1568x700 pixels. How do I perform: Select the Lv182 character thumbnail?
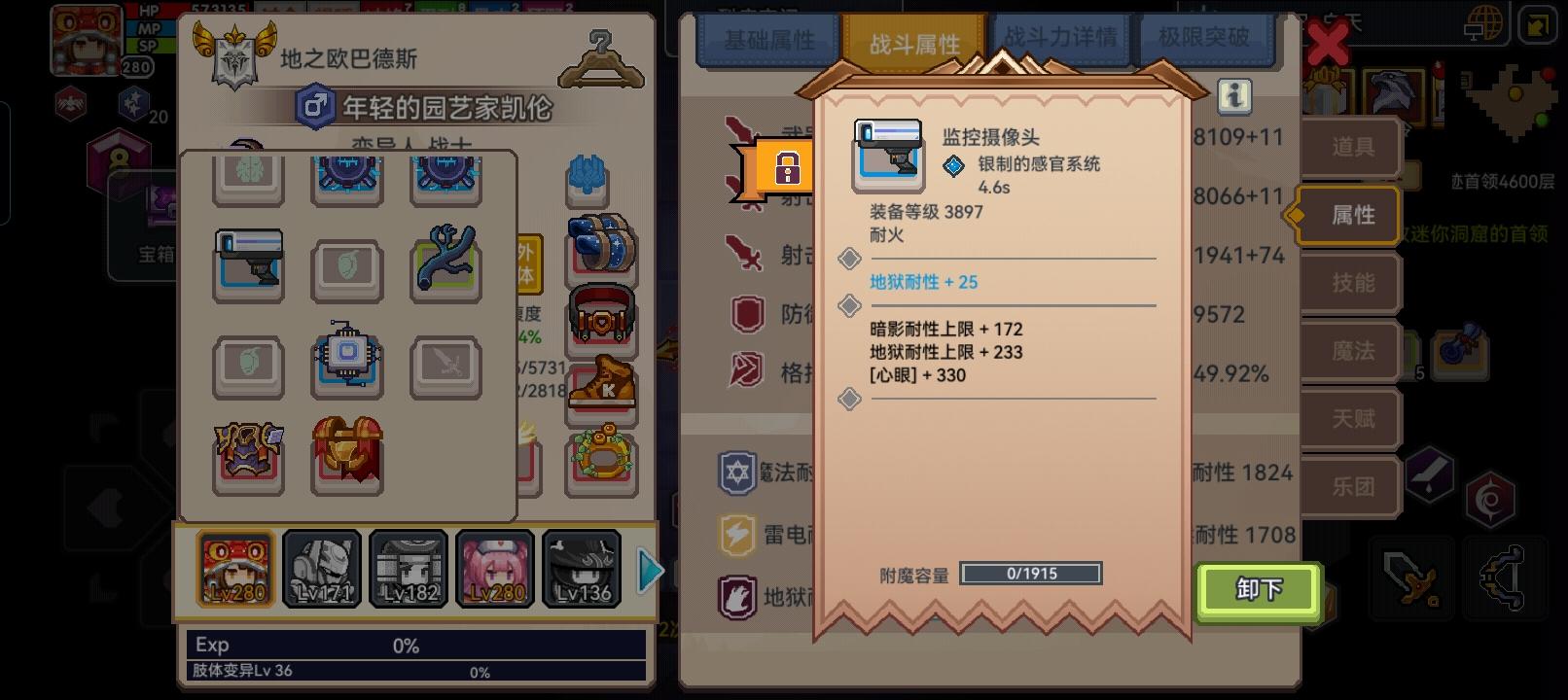tap(409, 569)
